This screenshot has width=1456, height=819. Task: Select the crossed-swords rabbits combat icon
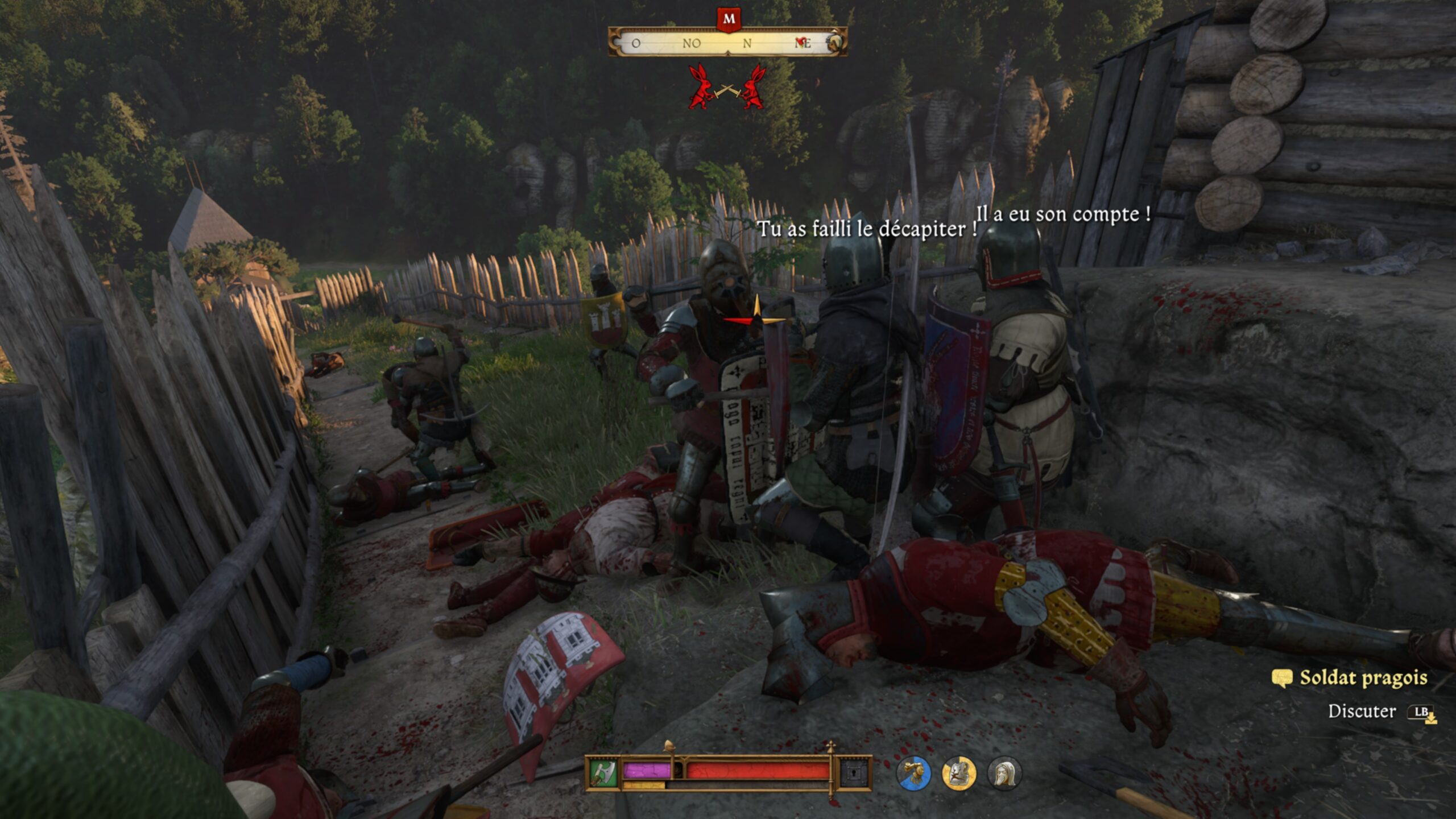[727, 88]
